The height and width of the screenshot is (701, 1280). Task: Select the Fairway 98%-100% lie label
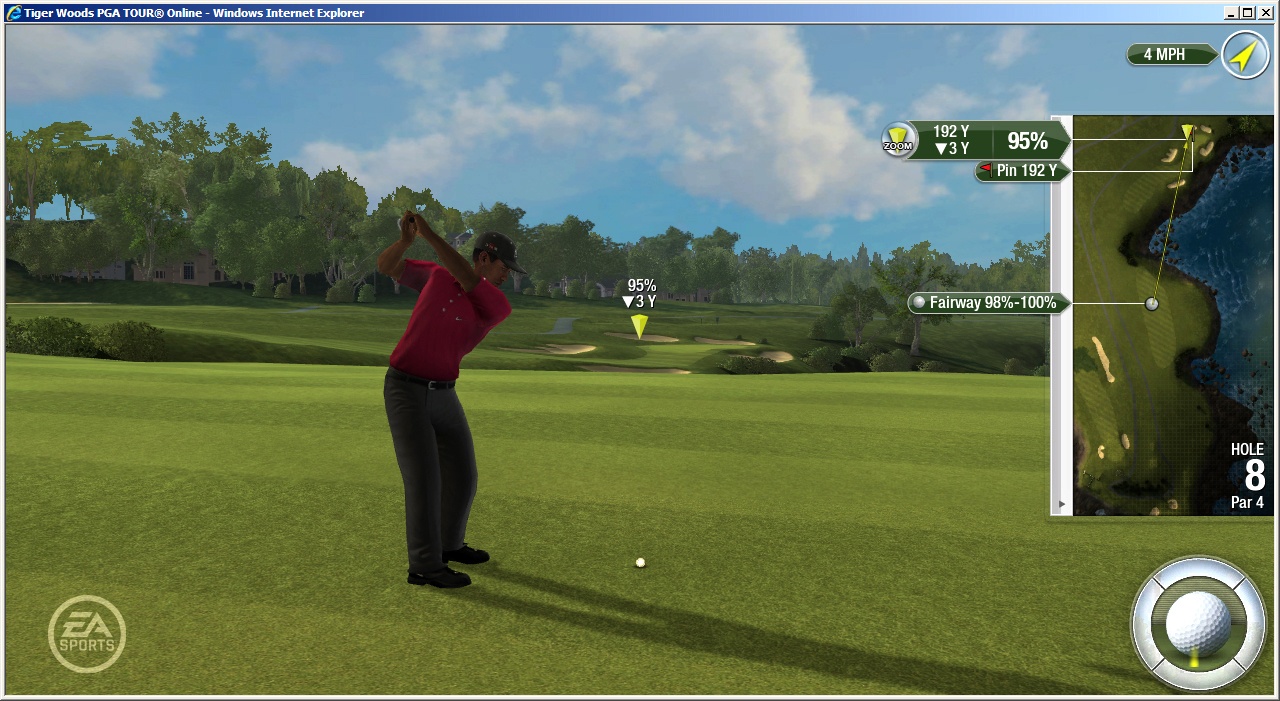click(x=986, y=303)
